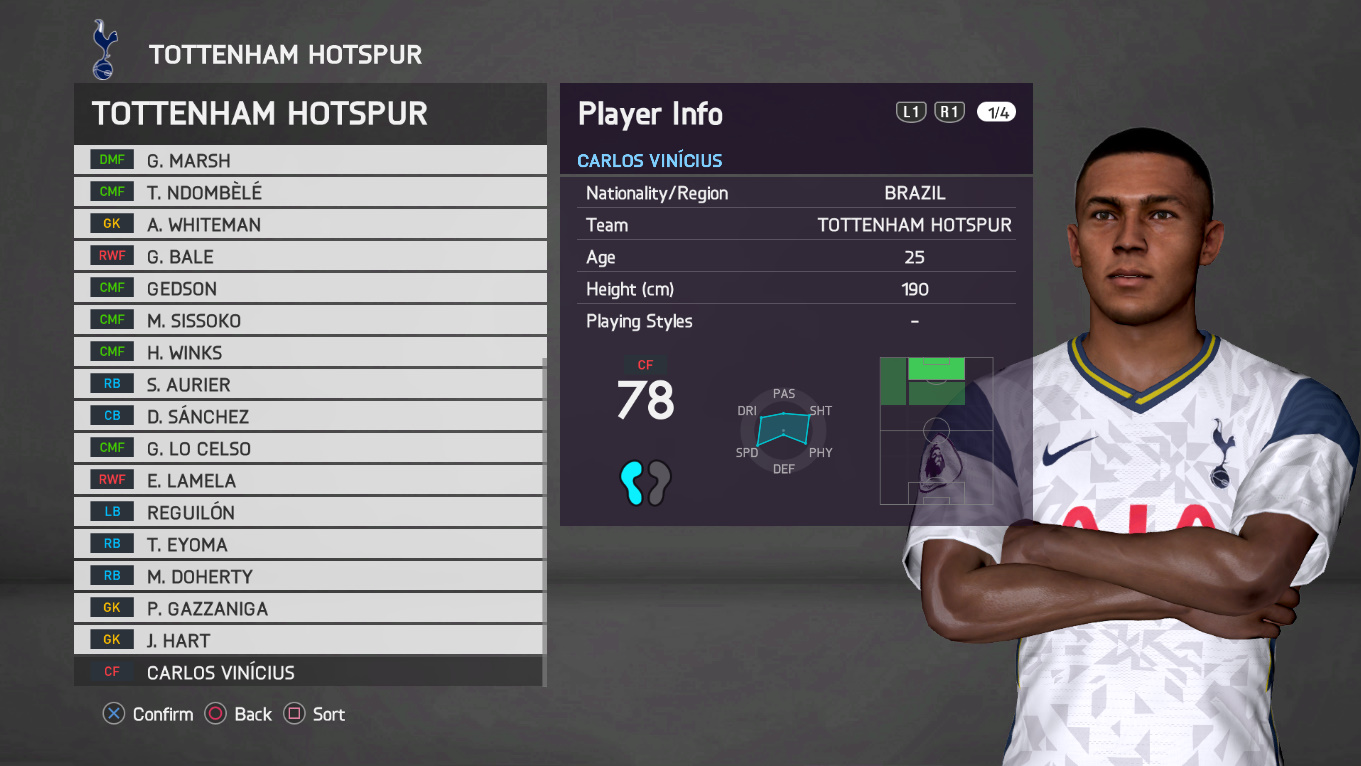Image resolution: width=1361 pixels, height=766 pixels.
Task: Choose T. Ndombèlé from the player list
Action: tap(310, 192)
